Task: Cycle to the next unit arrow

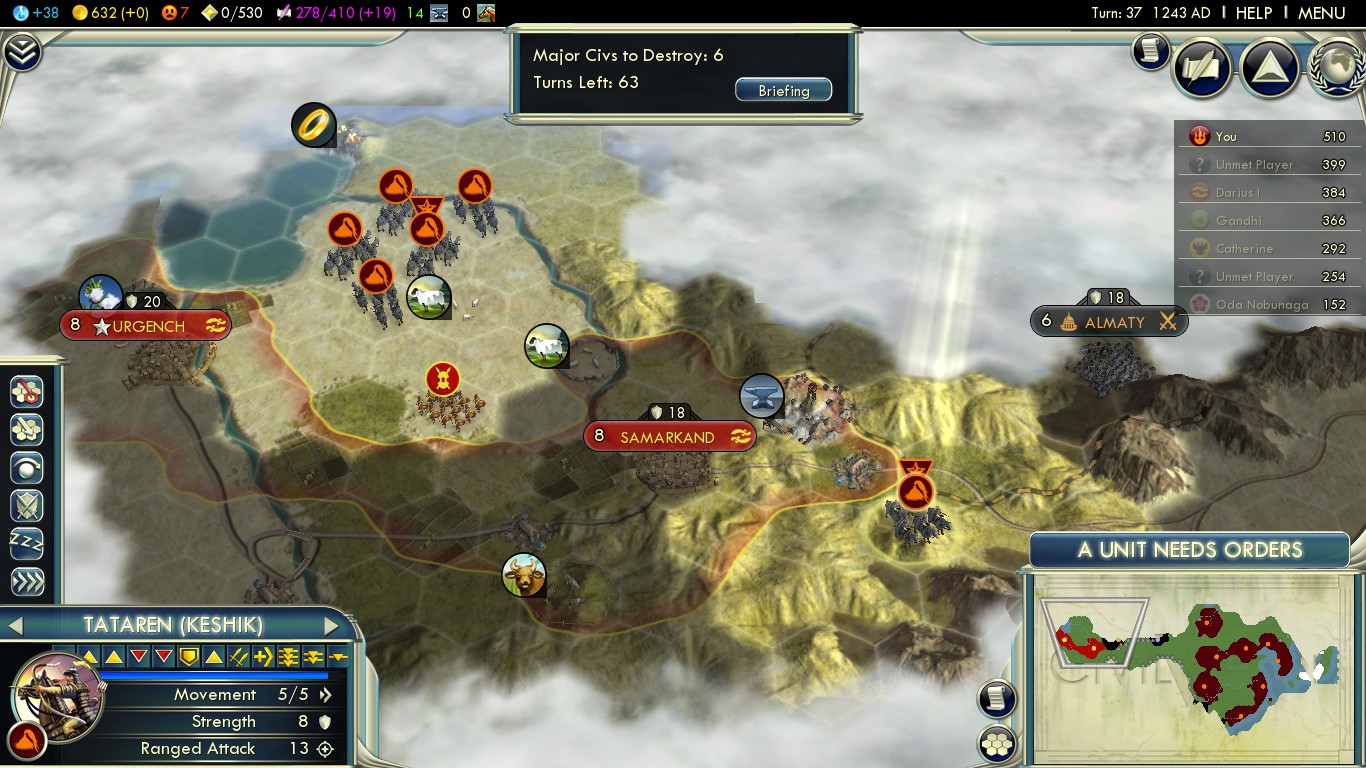Action: pyautogui.click(x=331, y=626)
